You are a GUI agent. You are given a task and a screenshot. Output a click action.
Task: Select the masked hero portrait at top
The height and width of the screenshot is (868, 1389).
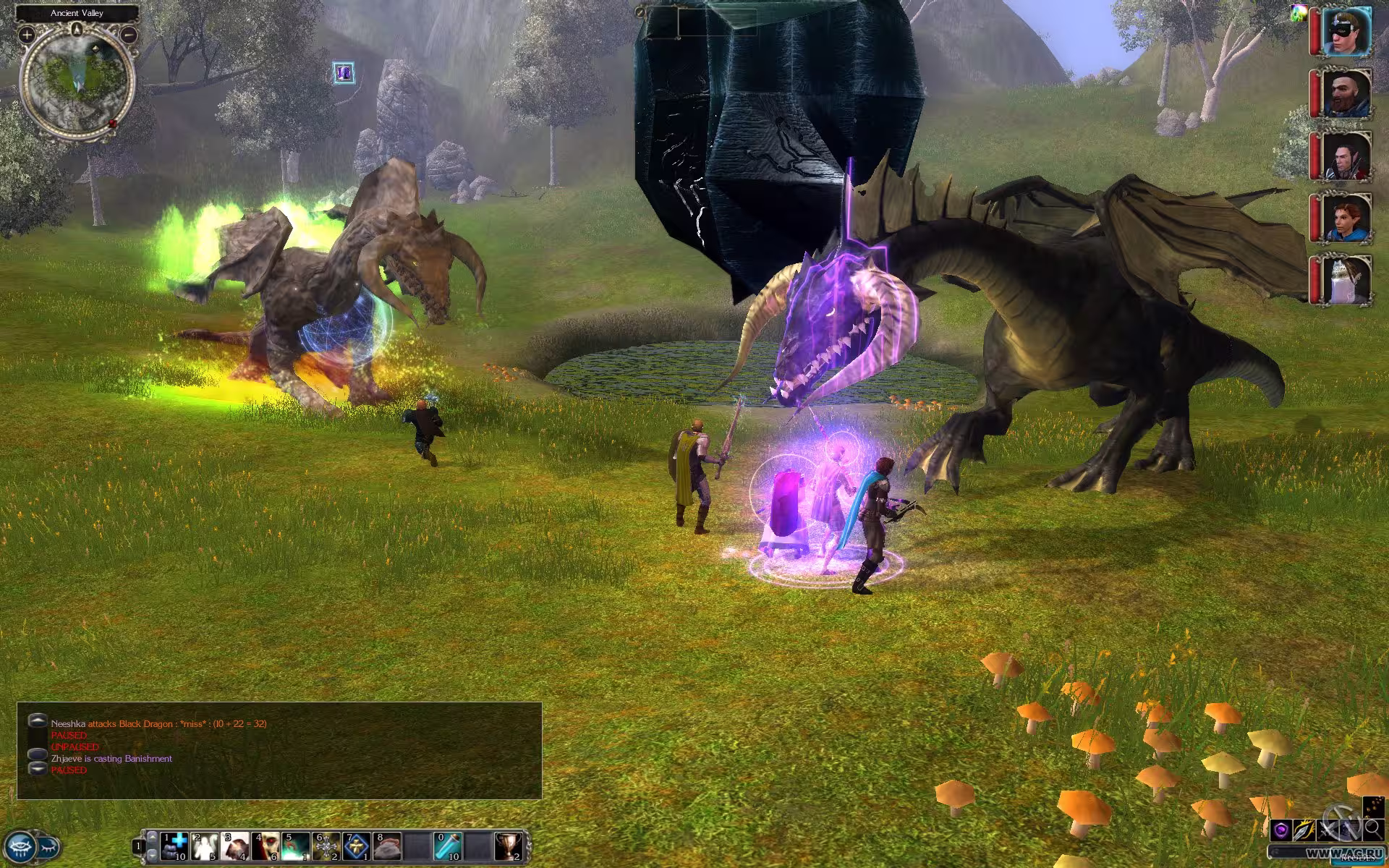point(1346,31)
